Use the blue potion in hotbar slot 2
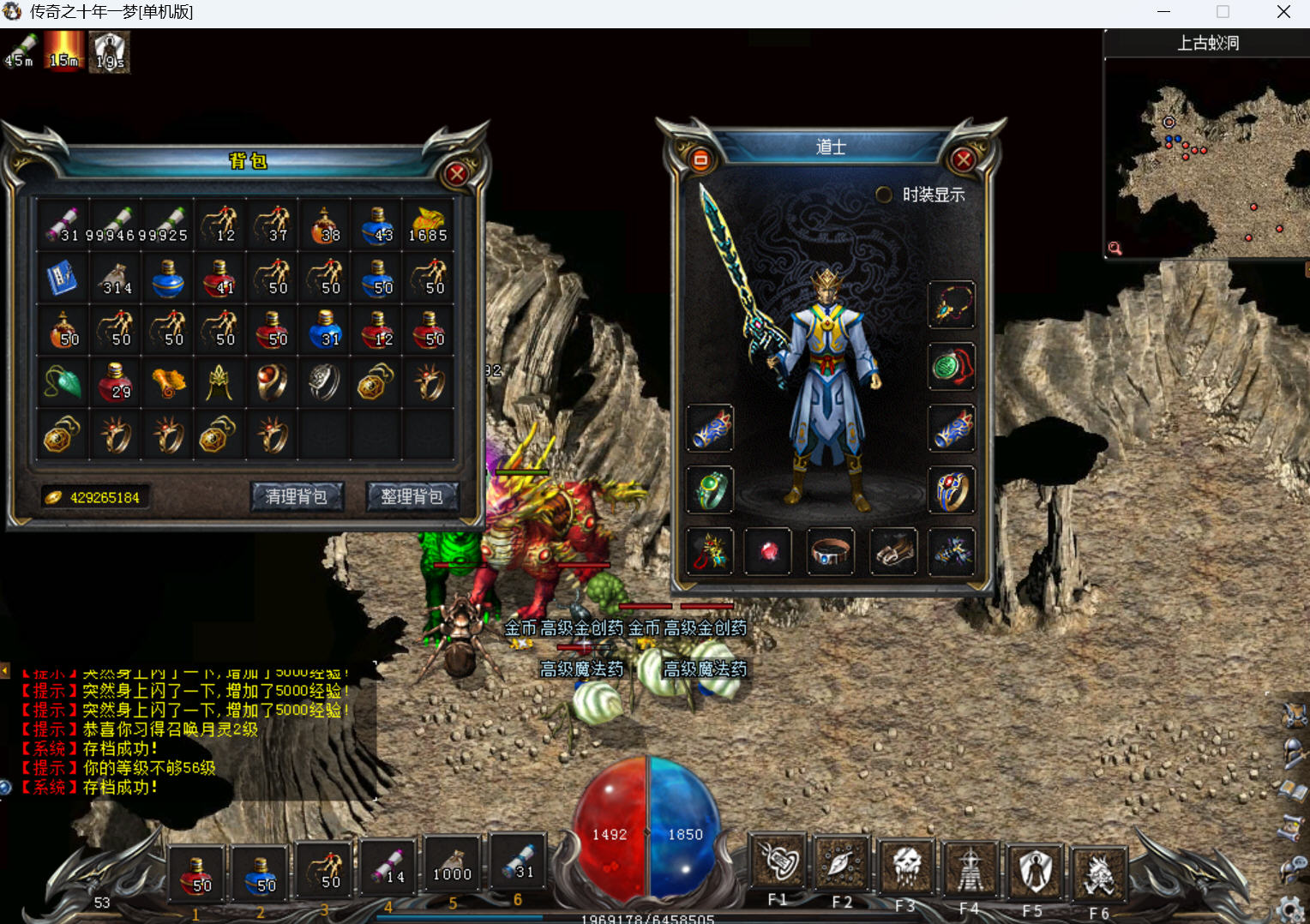The height and width of the screenshot is (924, 1310). click(261, 874)
